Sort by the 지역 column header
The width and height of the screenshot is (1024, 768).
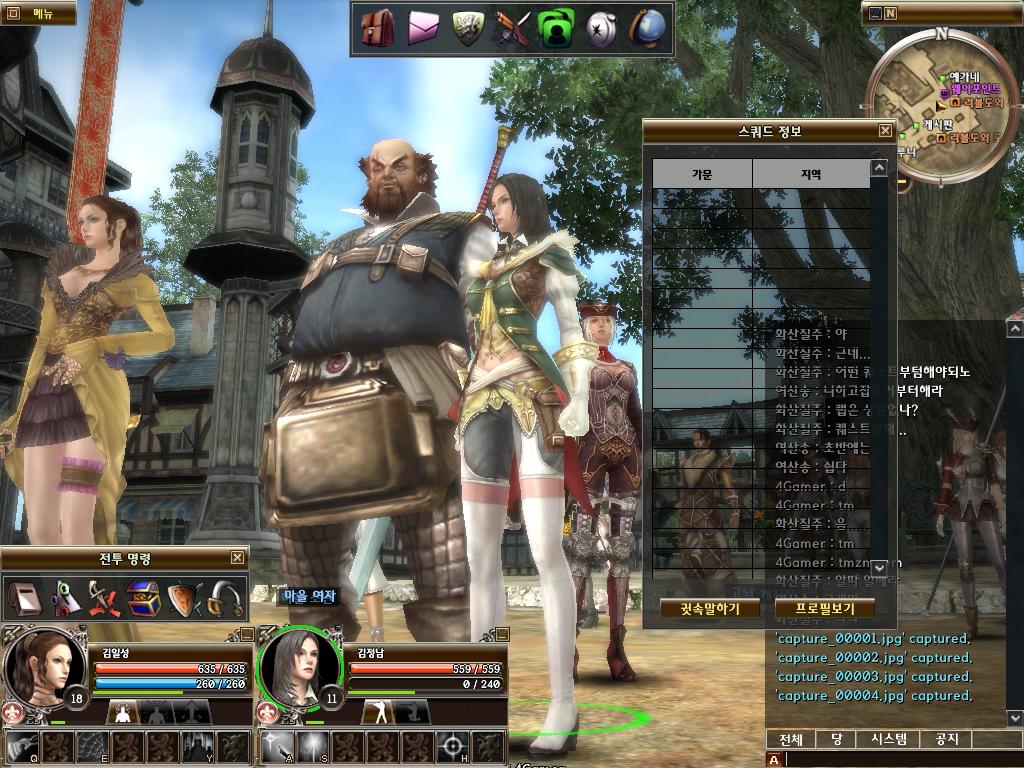coord(810,174)
